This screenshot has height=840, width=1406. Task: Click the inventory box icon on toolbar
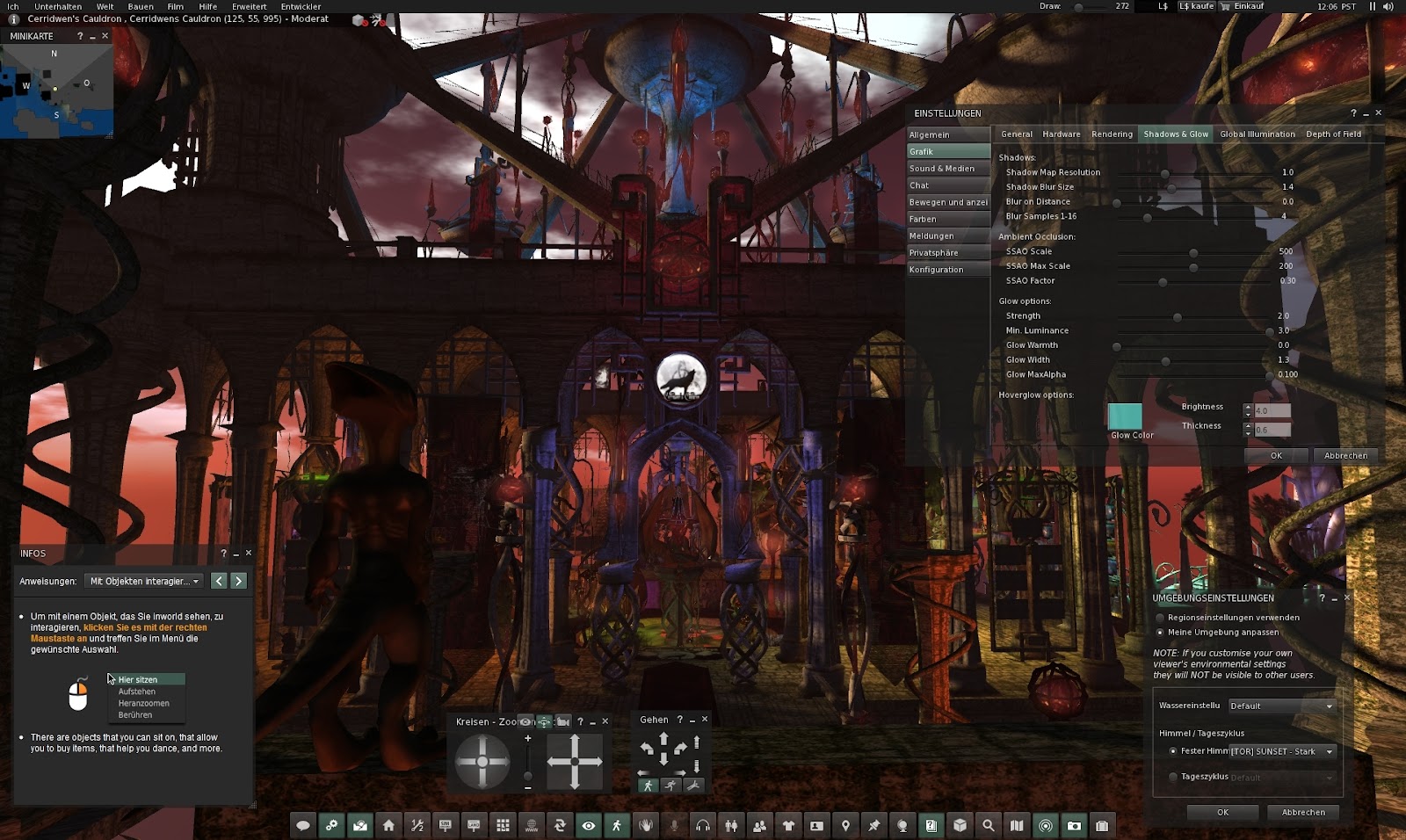pos(958,826)
